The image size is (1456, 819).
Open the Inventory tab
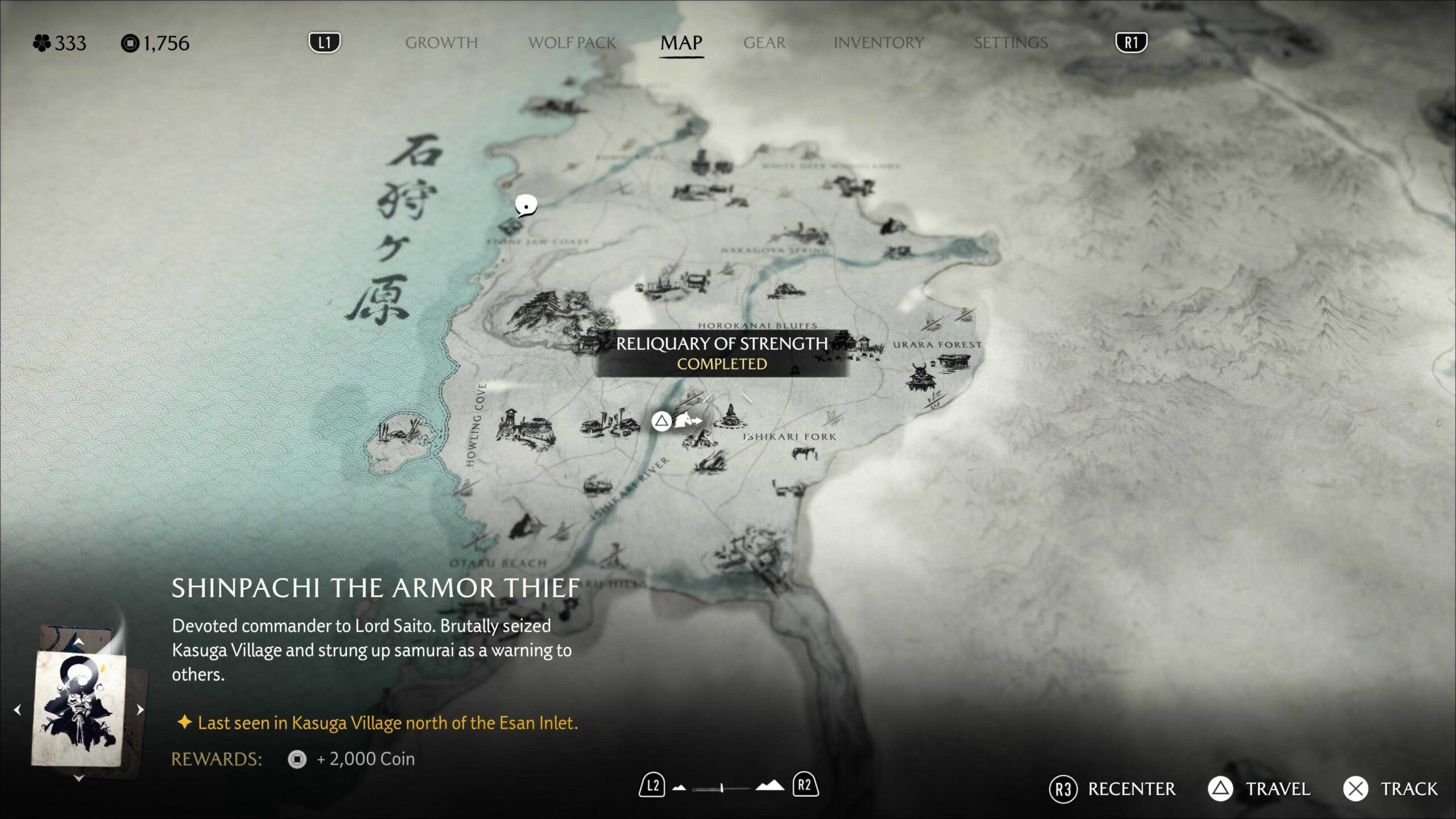coord(878,43)
